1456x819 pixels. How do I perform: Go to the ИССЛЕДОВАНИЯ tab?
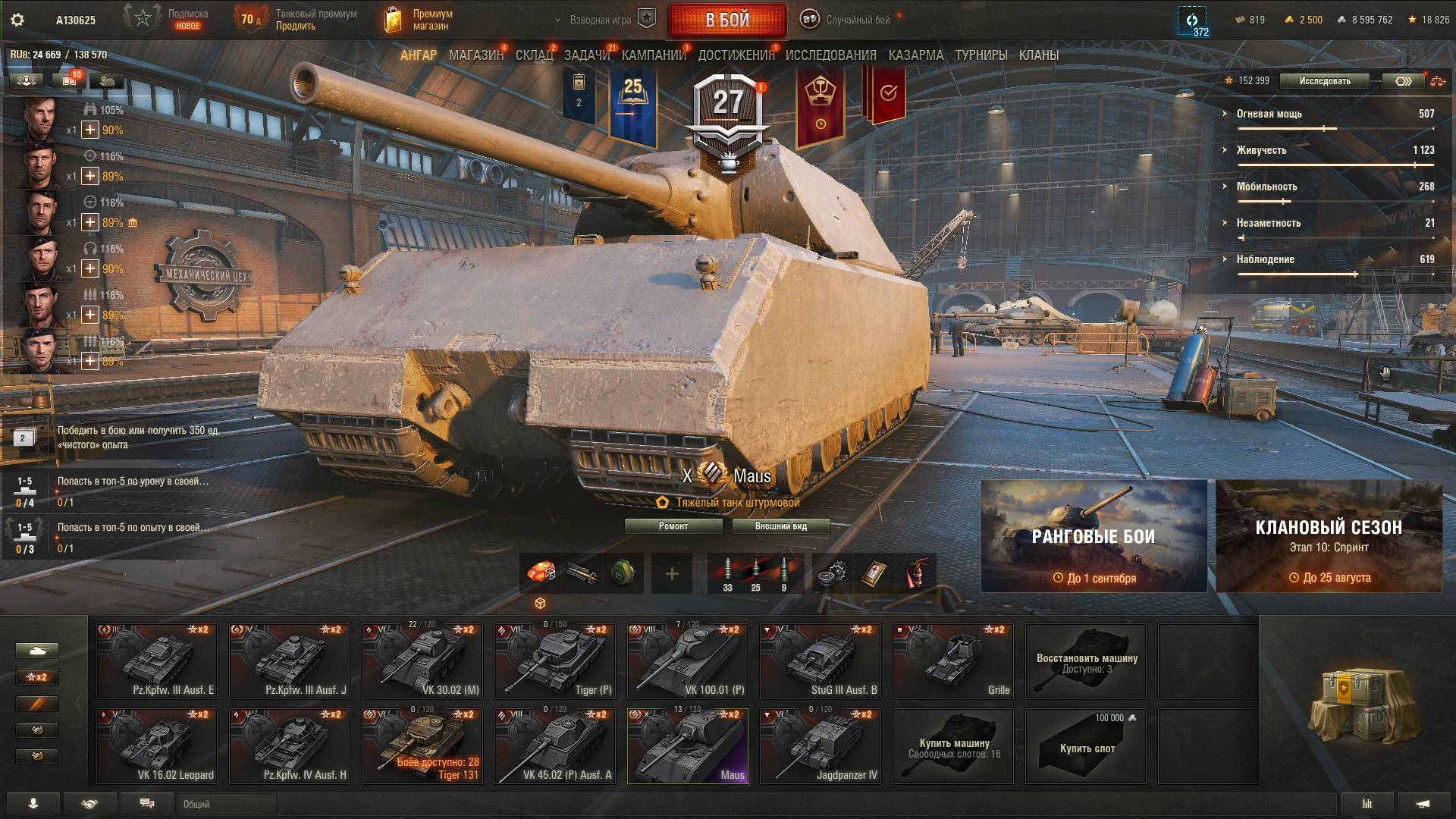coord(830,55)
